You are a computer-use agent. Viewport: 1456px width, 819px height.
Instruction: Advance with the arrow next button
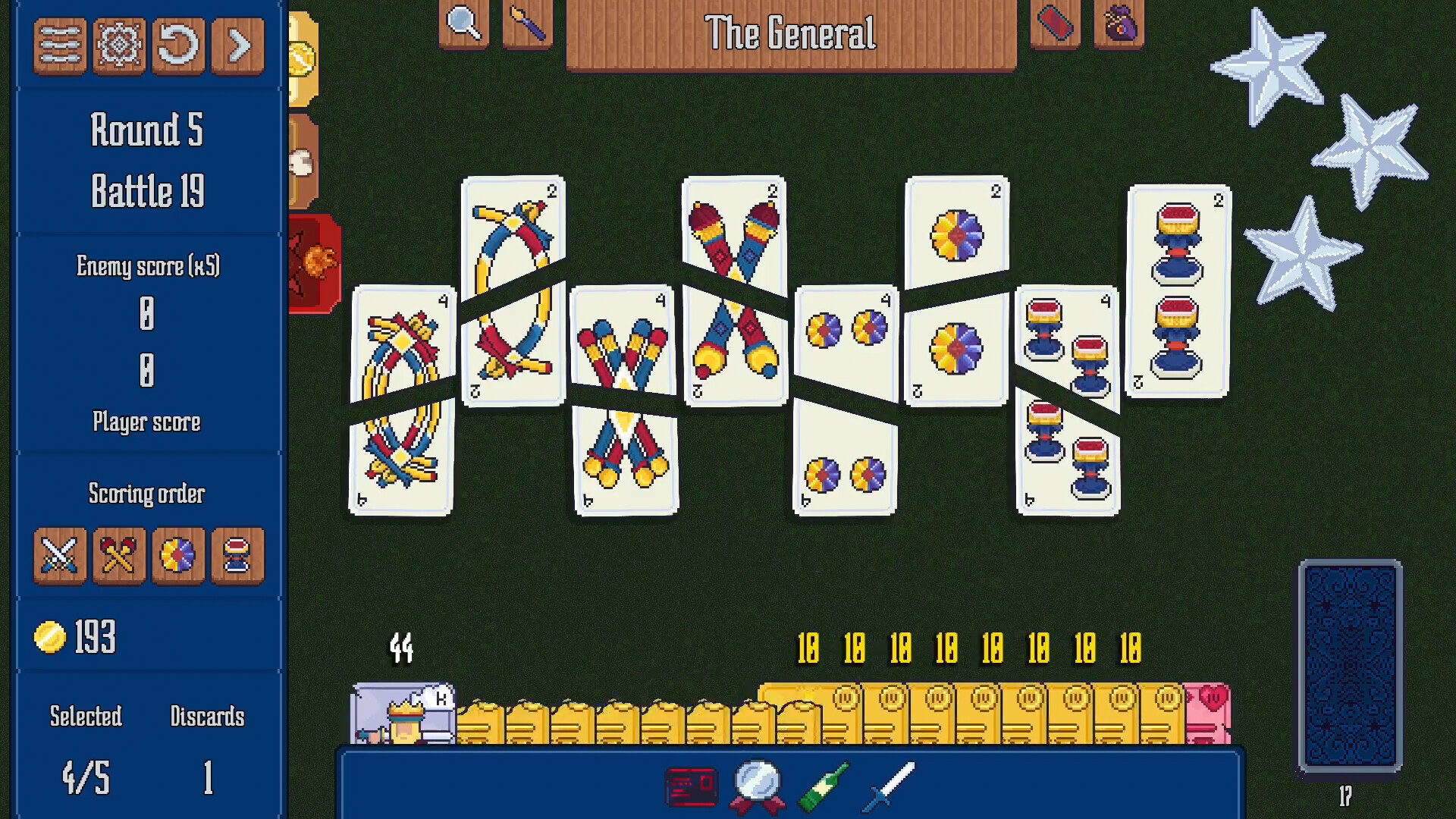237,45
